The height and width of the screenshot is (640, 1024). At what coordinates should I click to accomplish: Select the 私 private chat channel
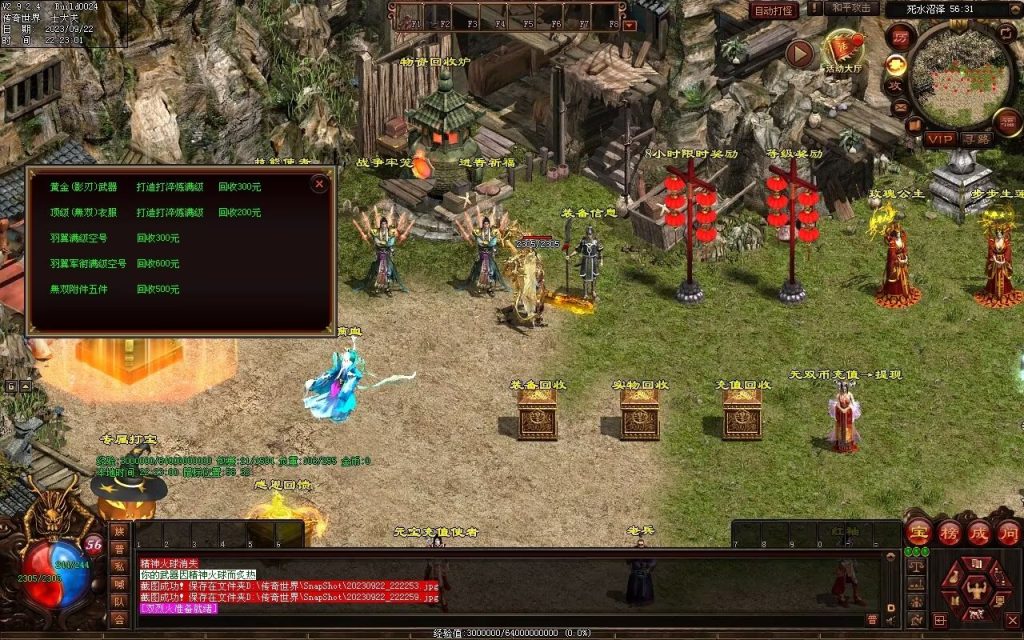(x=119, y=567)
